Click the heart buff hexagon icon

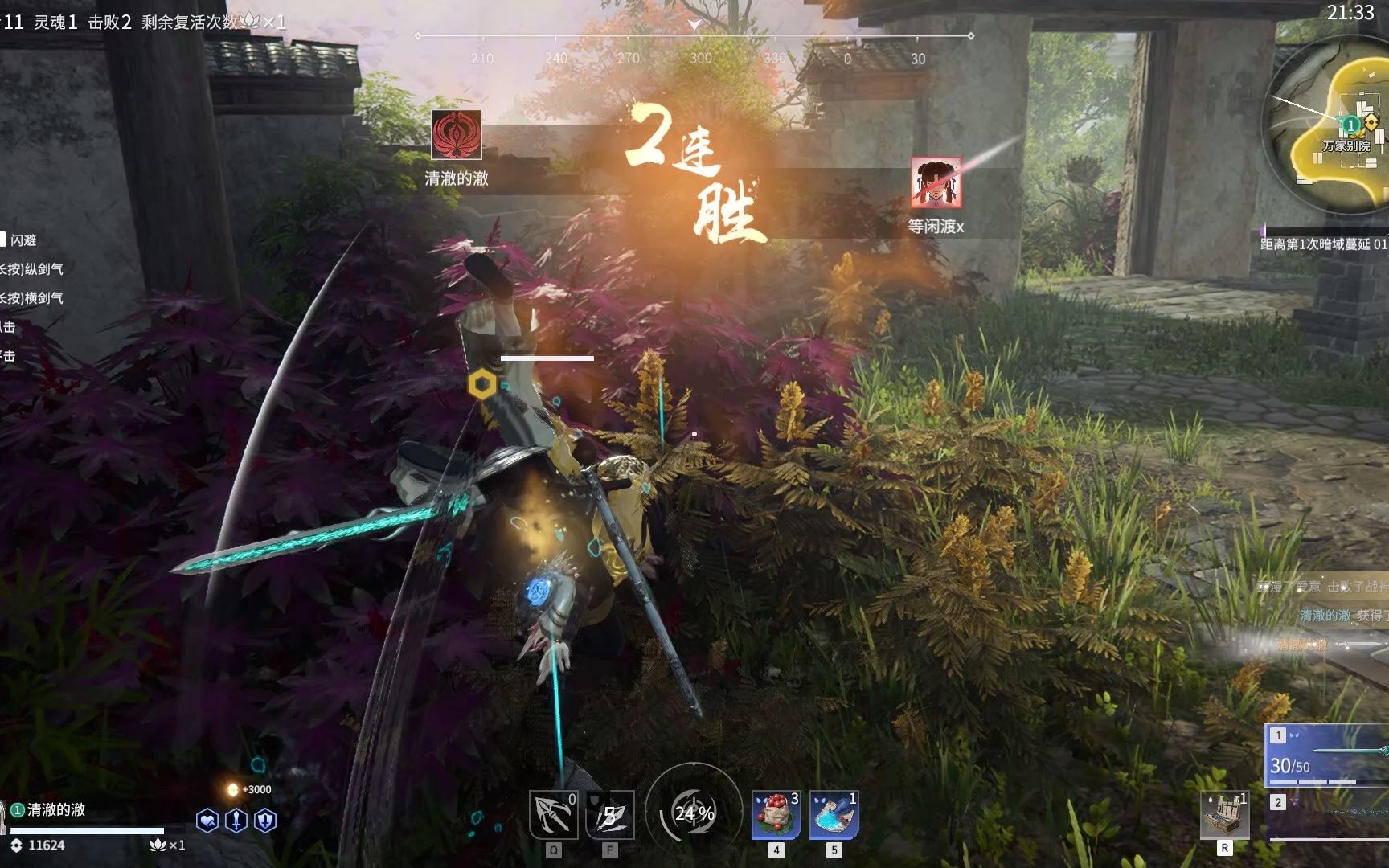(x=207, y=821)
